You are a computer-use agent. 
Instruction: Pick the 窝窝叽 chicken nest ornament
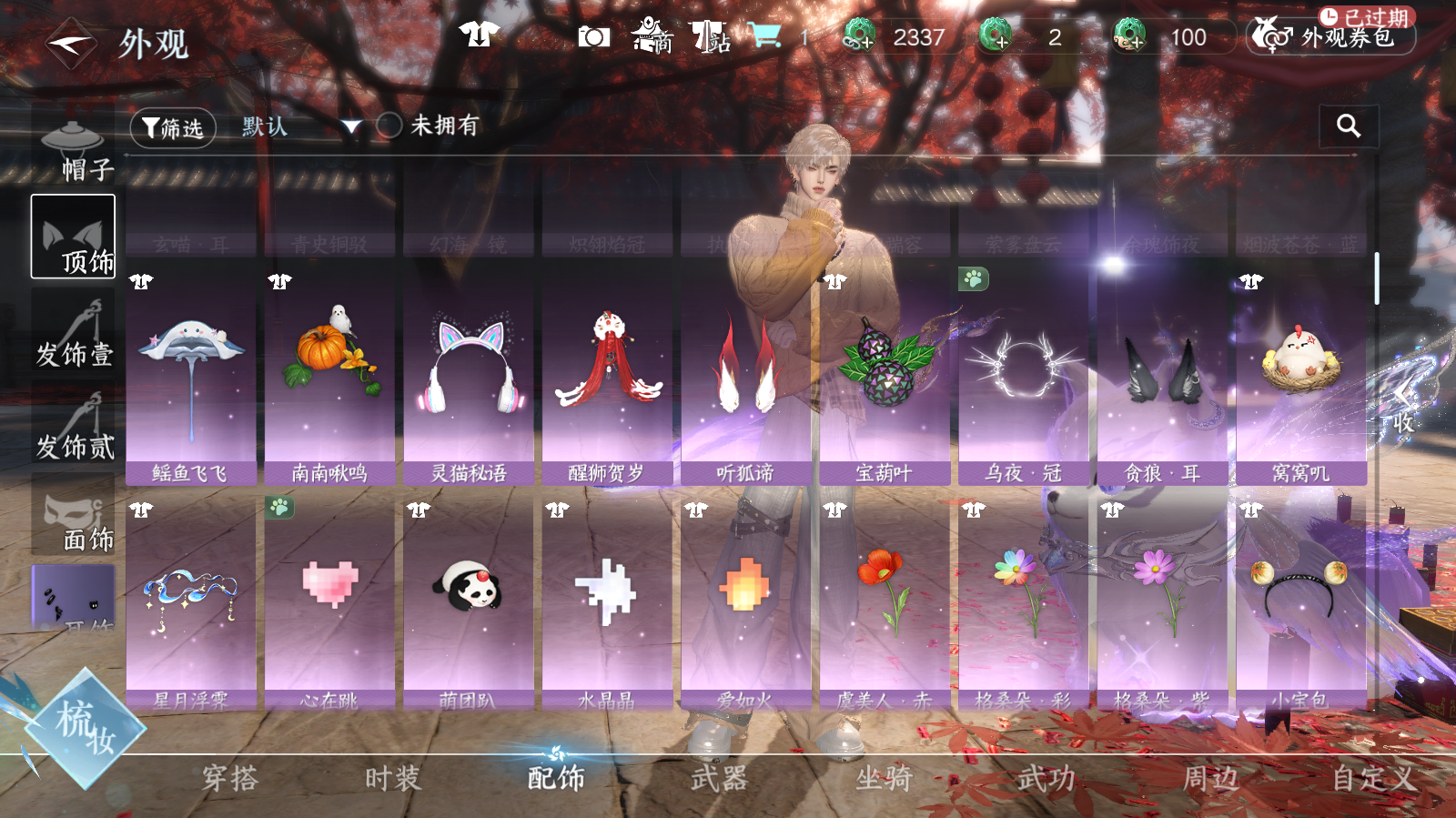pos(1301,375)
